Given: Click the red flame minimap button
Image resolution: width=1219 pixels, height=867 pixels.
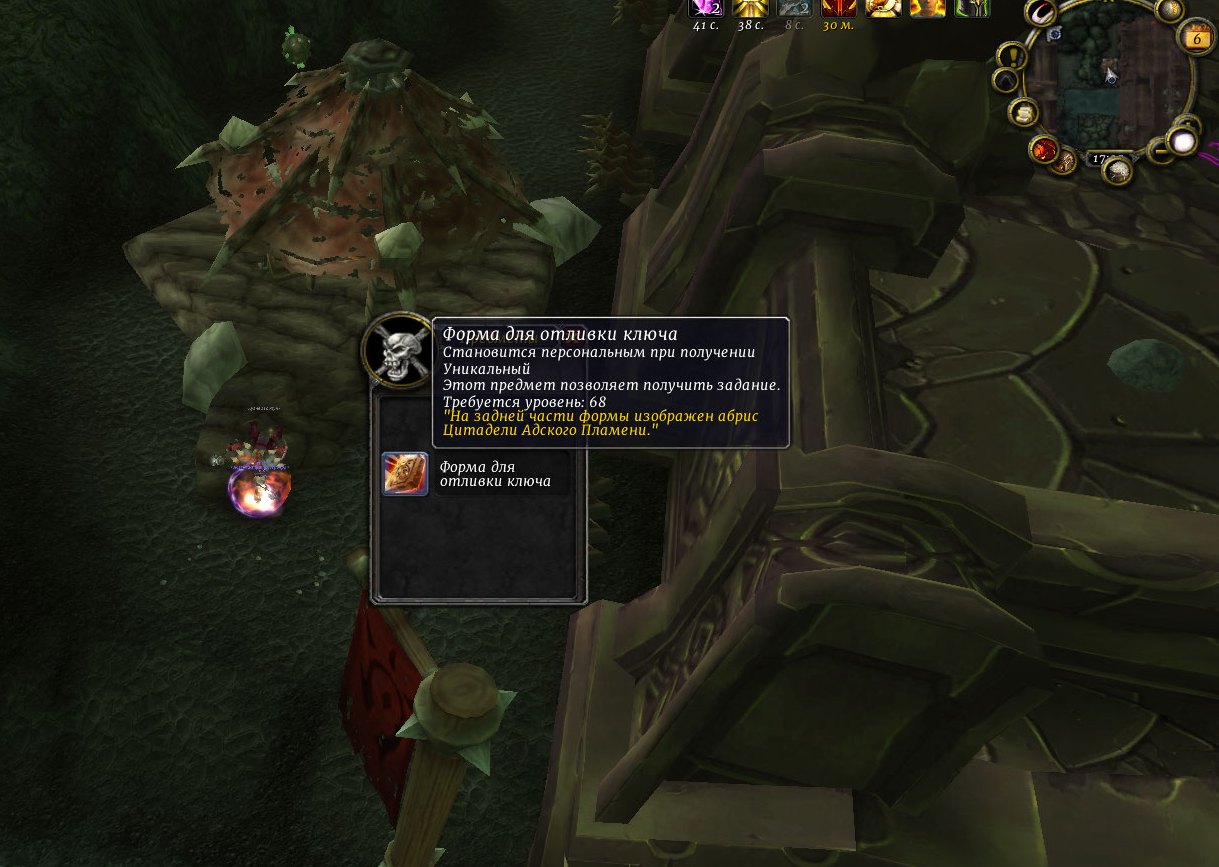Looking at the screenshot, I should pos(1045,150).
